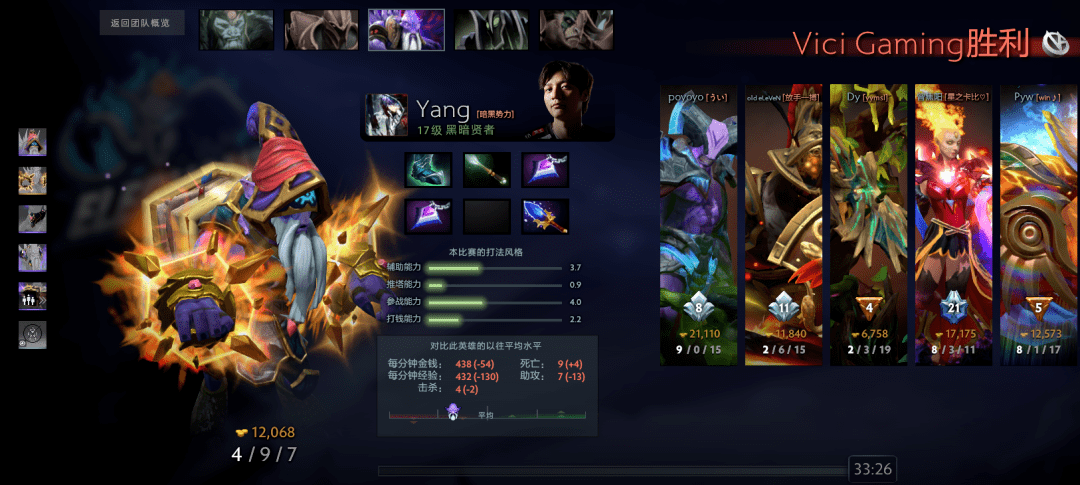Select the pointed hat cosmetic icon
The image size is (1080, 485).
click(x=32, y=142)
